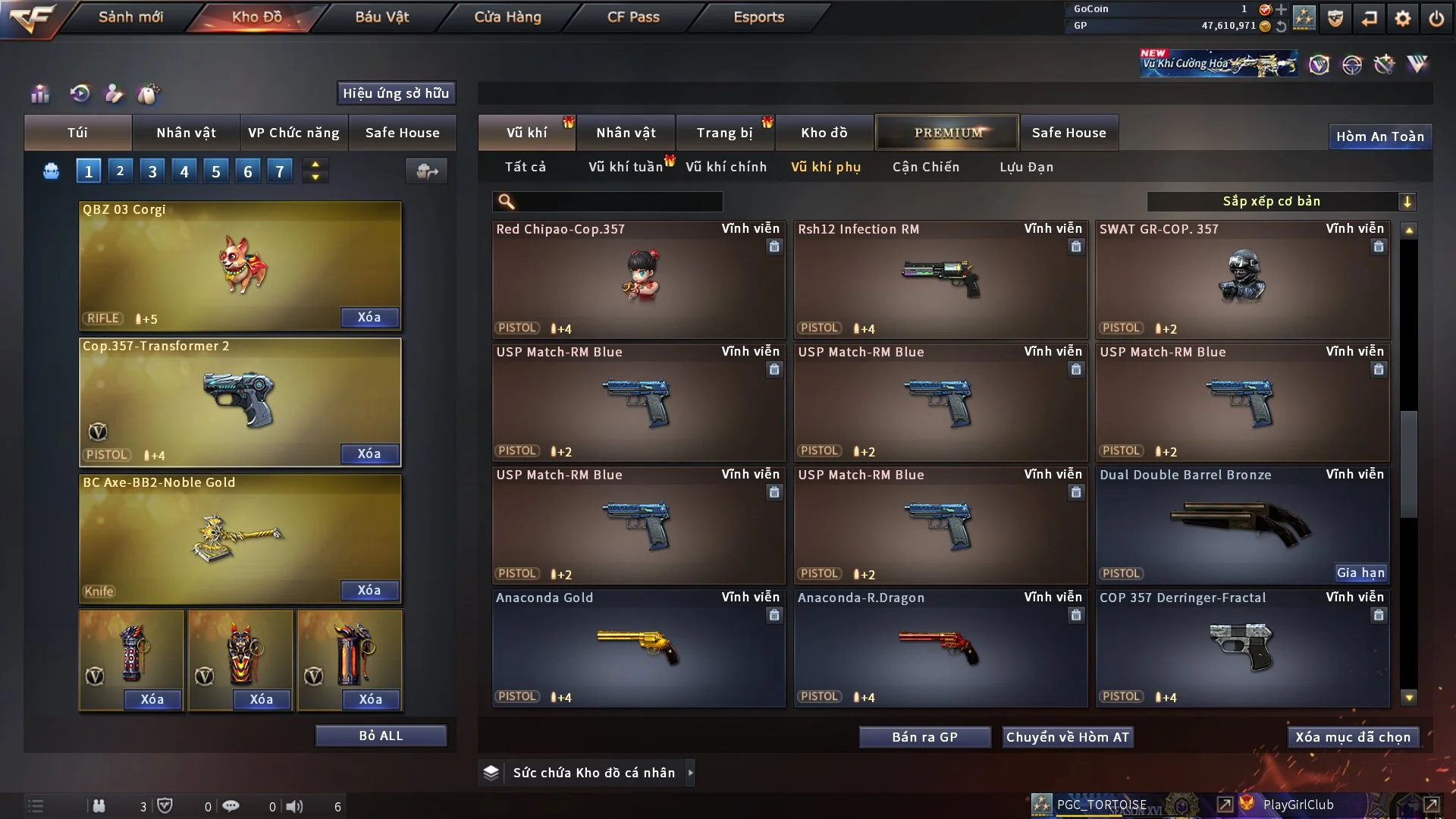
Task: Open the CF Pass menu
Action: pyautogui.click(x=633, y=17)
